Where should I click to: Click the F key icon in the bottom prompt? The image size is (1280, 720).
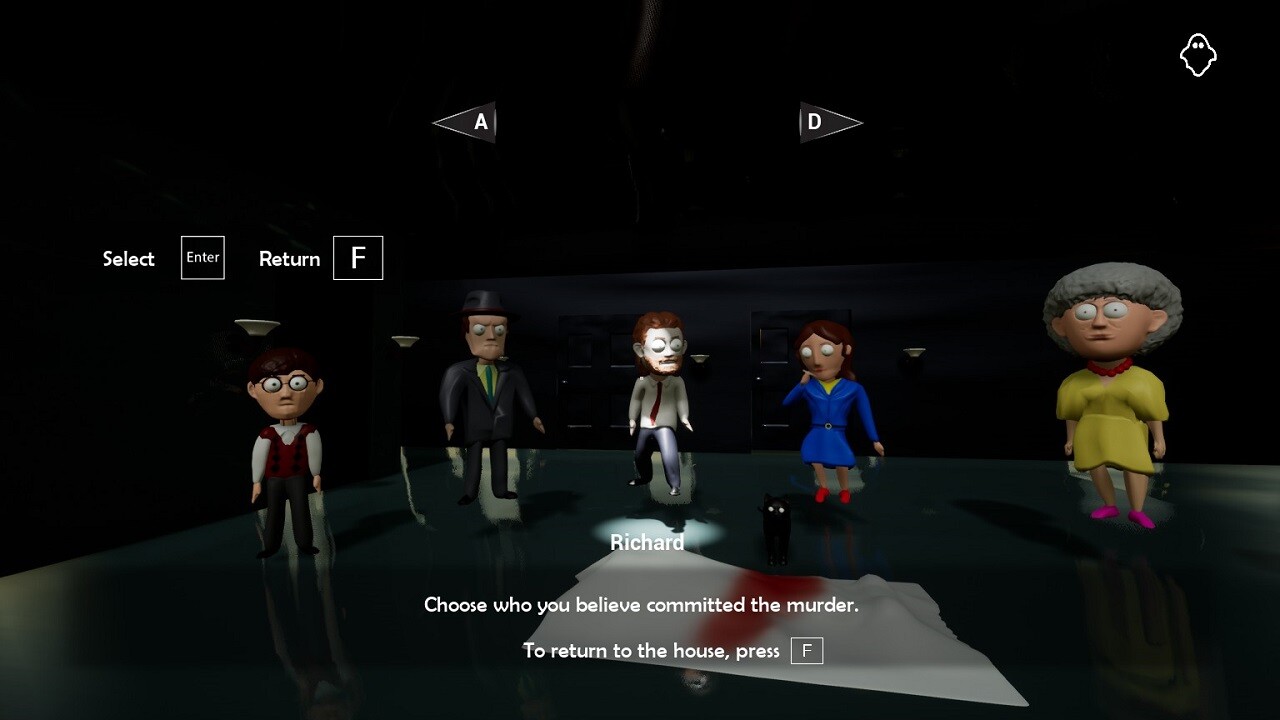tap(808, 651)
